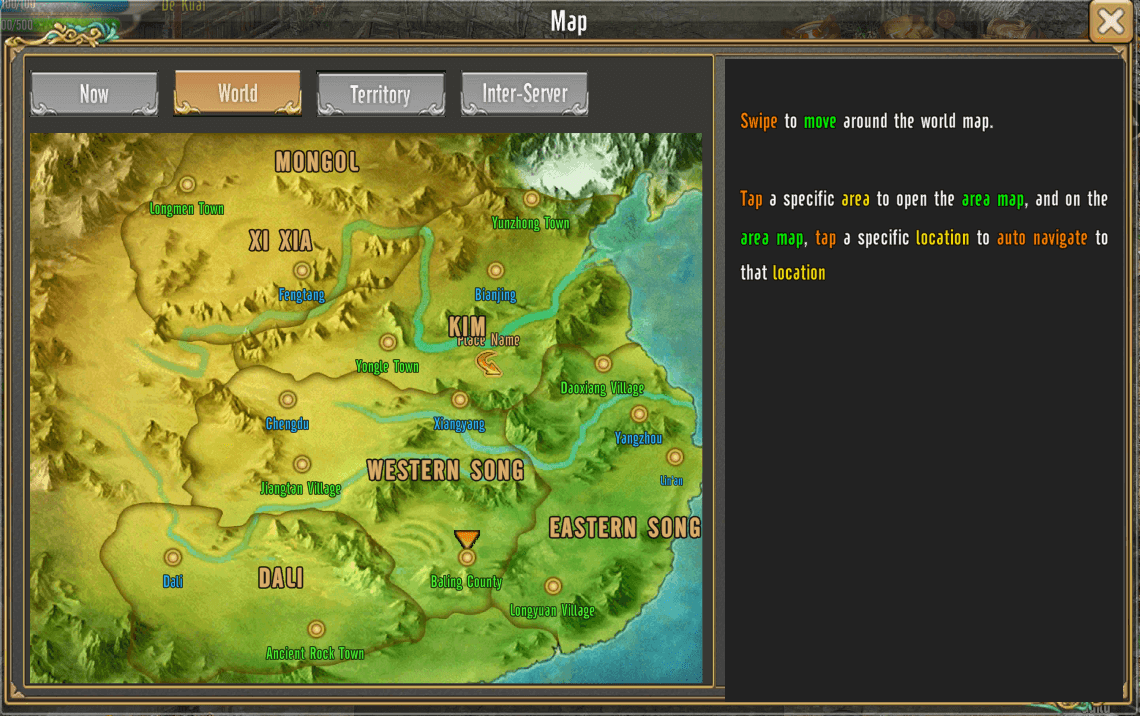Select the Ancient Rock Town marker
1140x716 pixels.
tap(316, 630)
